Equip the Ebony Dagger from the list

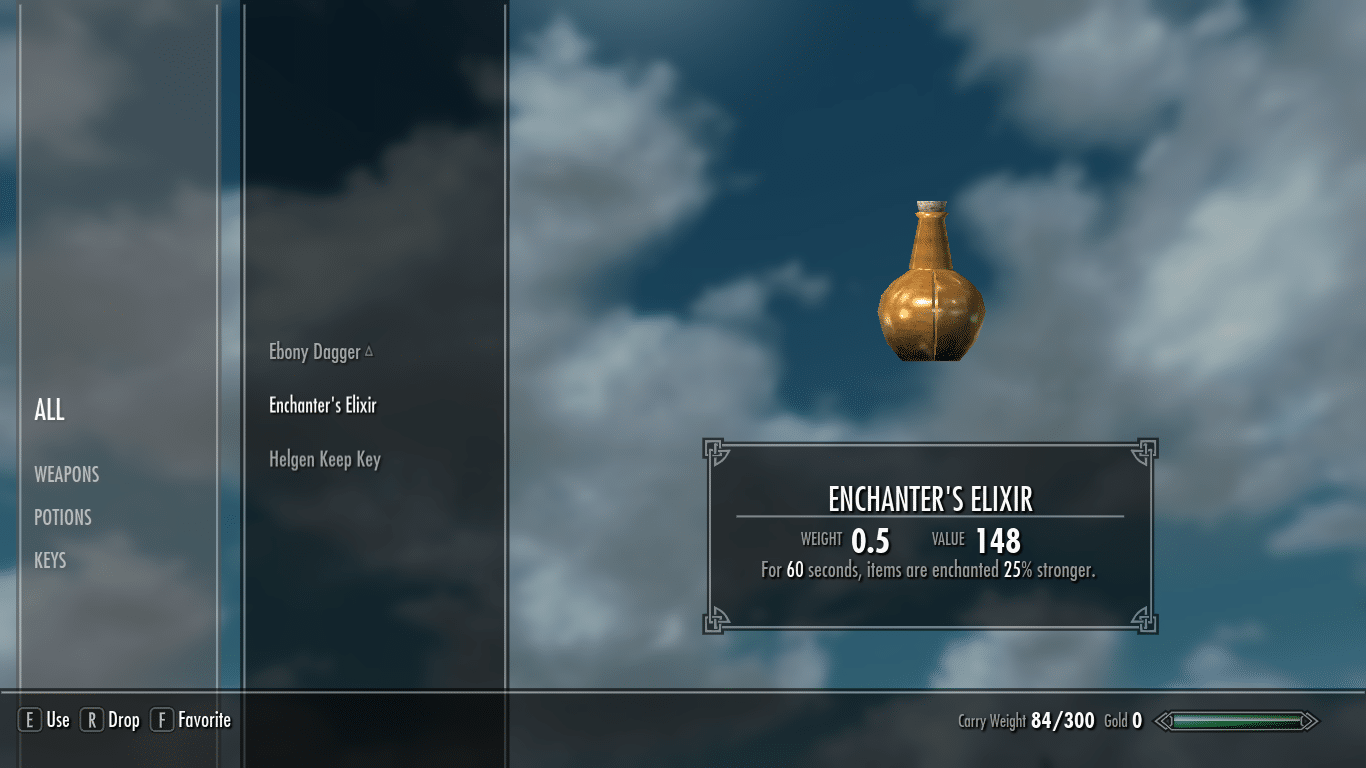(313, 351)
